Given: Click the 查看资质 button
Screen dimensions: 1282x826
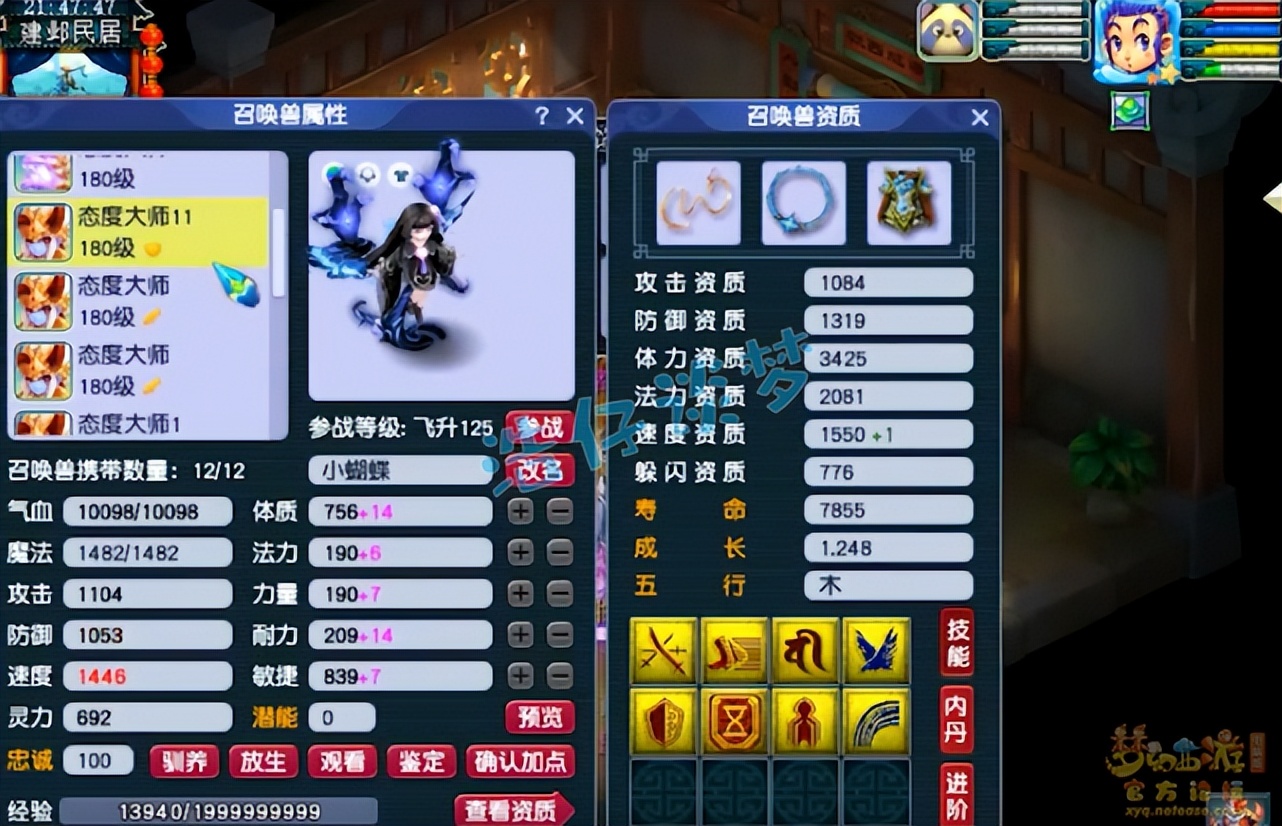Looking at the screenshot, I should (513, 812).
